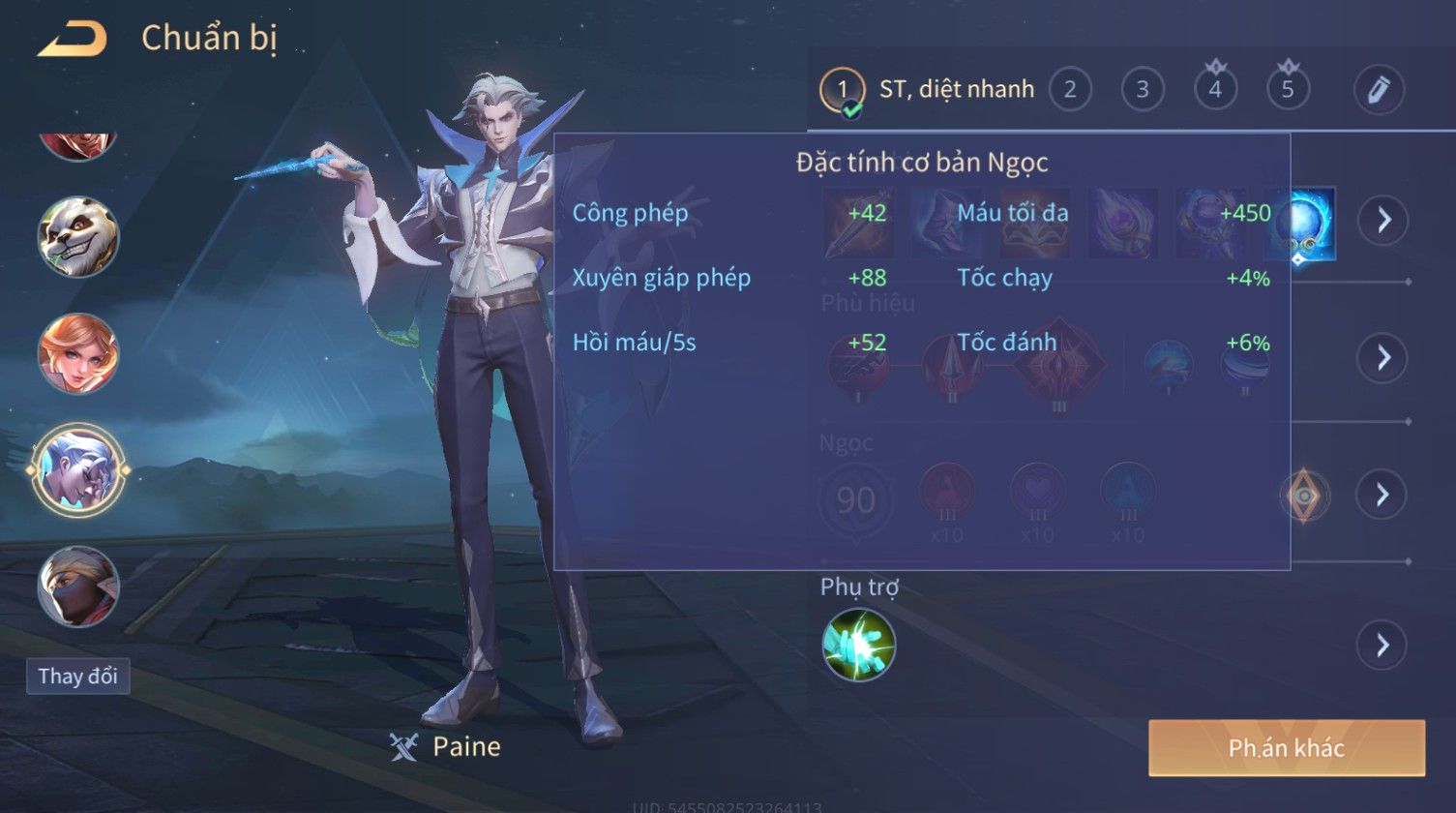The width and height of the screenshot is (1456, 813).
Task: Open the pencil edit preset button
Action: click(1379, 90)
